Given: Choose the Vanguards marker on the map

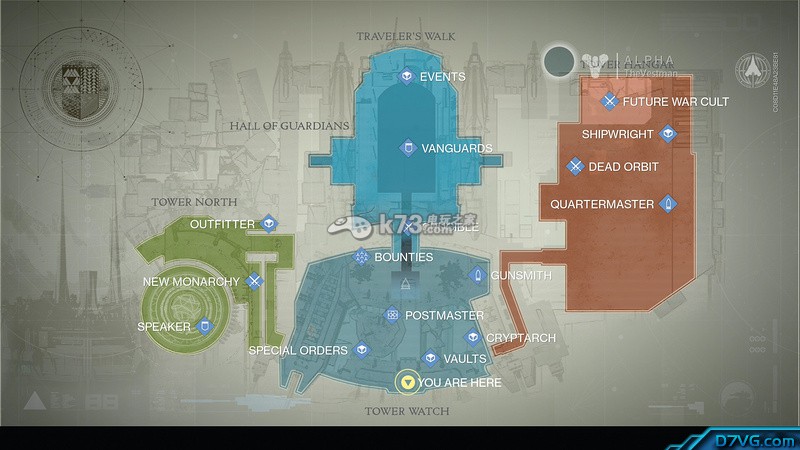Looking at the screenshot, I should (x=408, y=148).
